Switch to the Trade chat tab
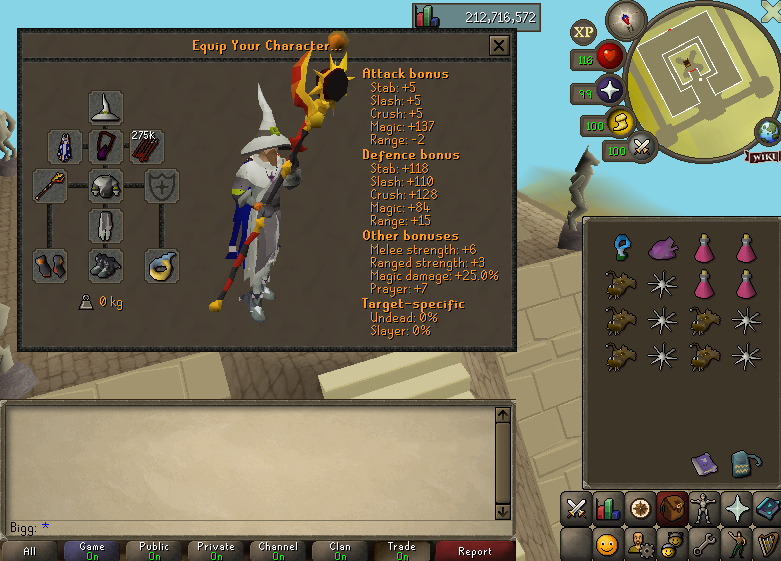Screen dimensions: 781x561 (x=402, y=550)
